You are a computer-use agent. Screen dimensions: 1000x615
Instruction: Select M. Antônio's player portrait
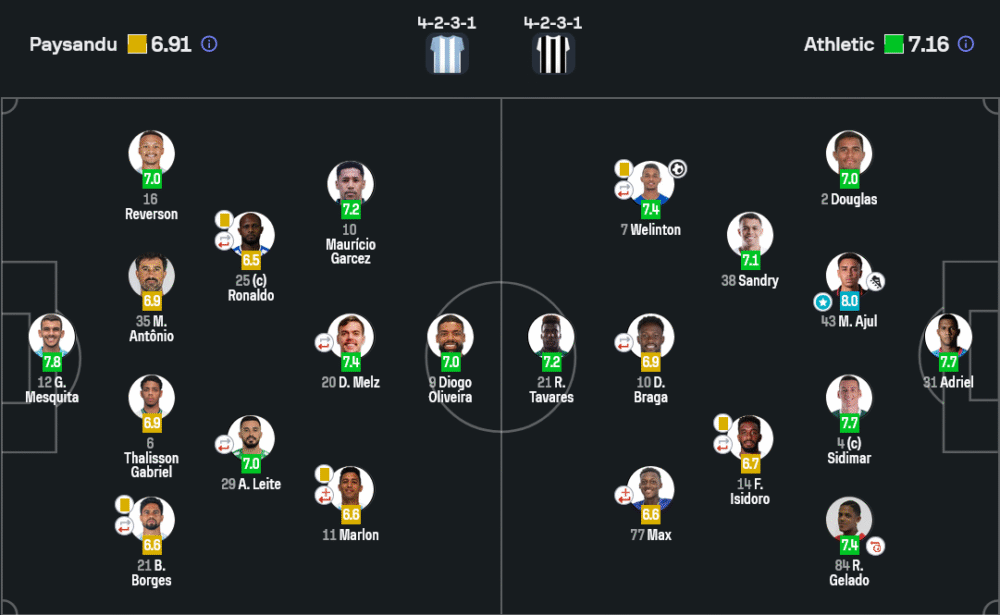click(x=152, y=276)
